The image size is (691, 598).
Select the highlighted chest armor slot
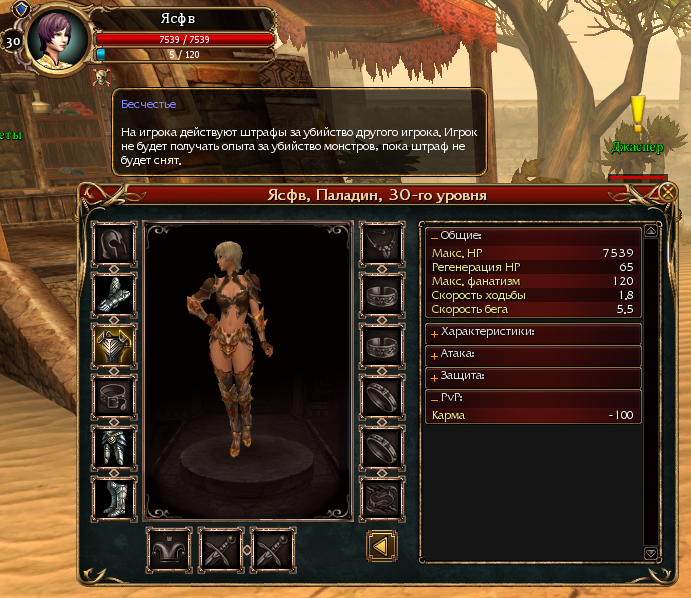click(113, 345)
